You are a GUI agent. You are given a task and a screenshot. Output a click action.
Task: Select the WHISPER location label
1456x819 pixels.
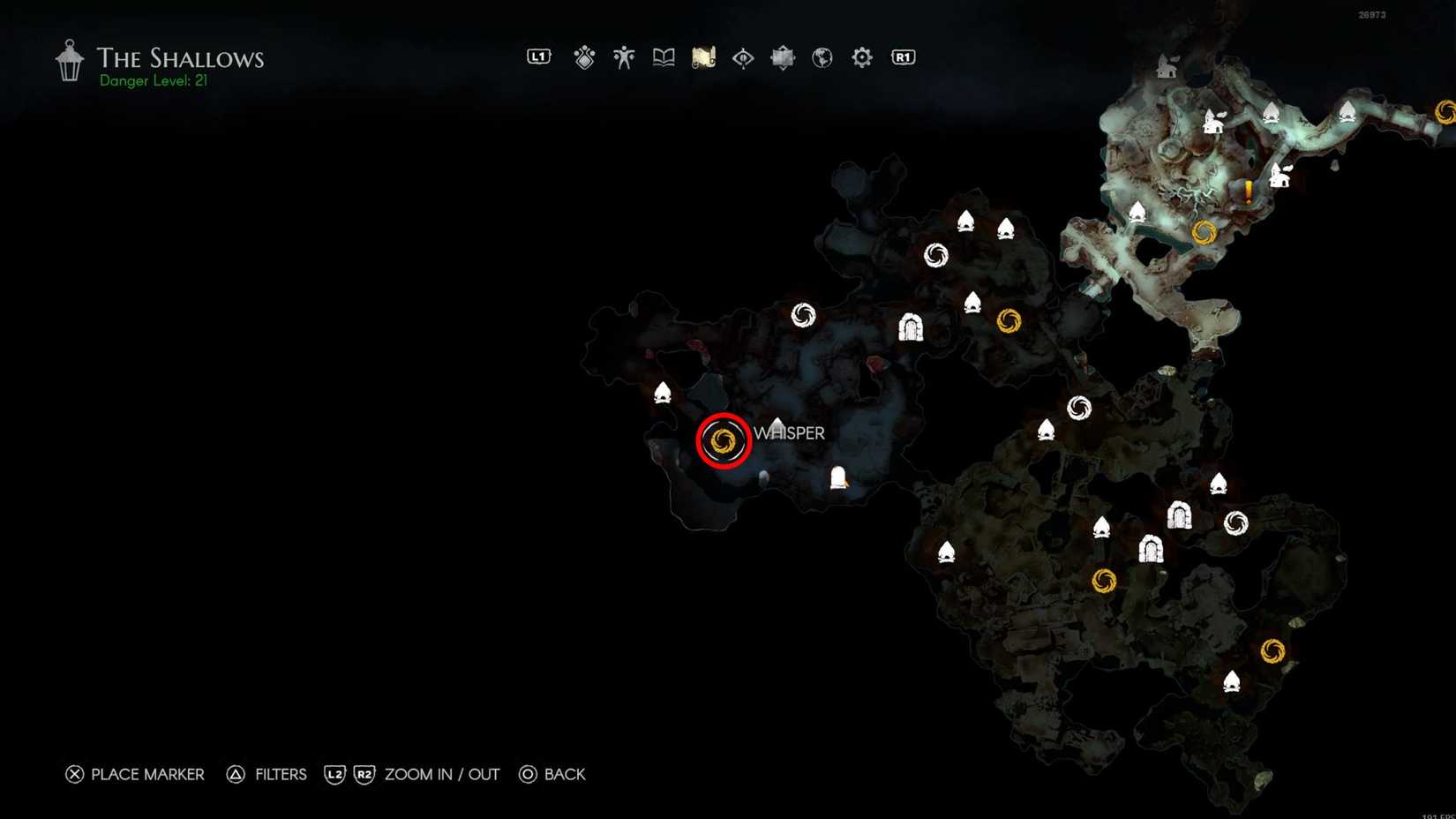coord(788,433)
